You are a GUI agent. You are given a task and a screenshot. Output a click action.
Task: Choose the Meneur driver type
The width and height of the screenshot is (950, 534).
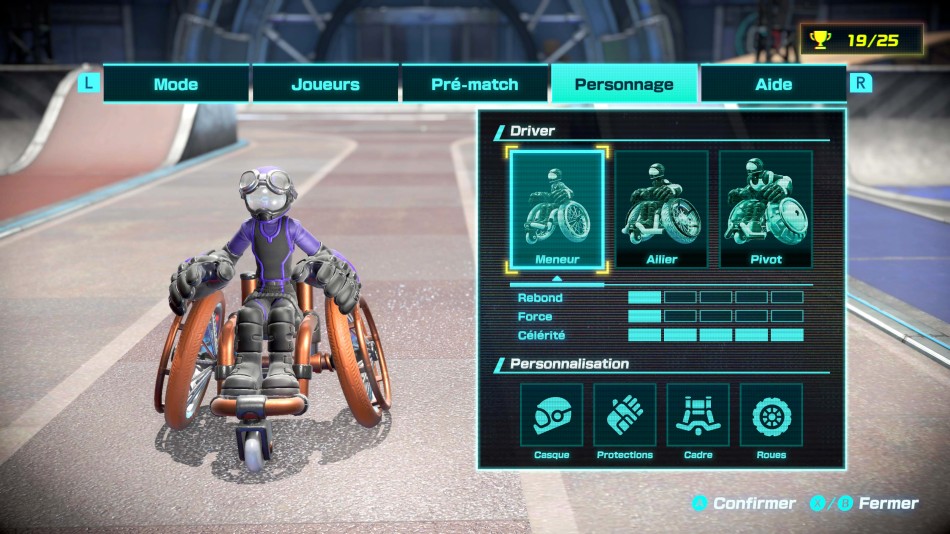(x=557, y=209)
